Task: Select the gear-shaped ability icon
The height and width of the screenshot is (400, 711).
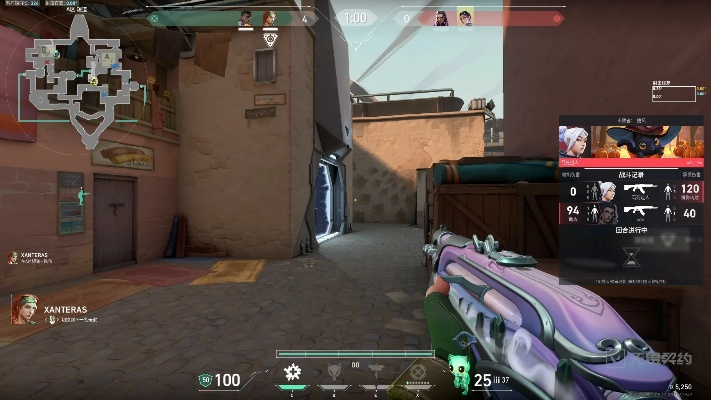Action: pyautogui.click(x=292, y=373)
